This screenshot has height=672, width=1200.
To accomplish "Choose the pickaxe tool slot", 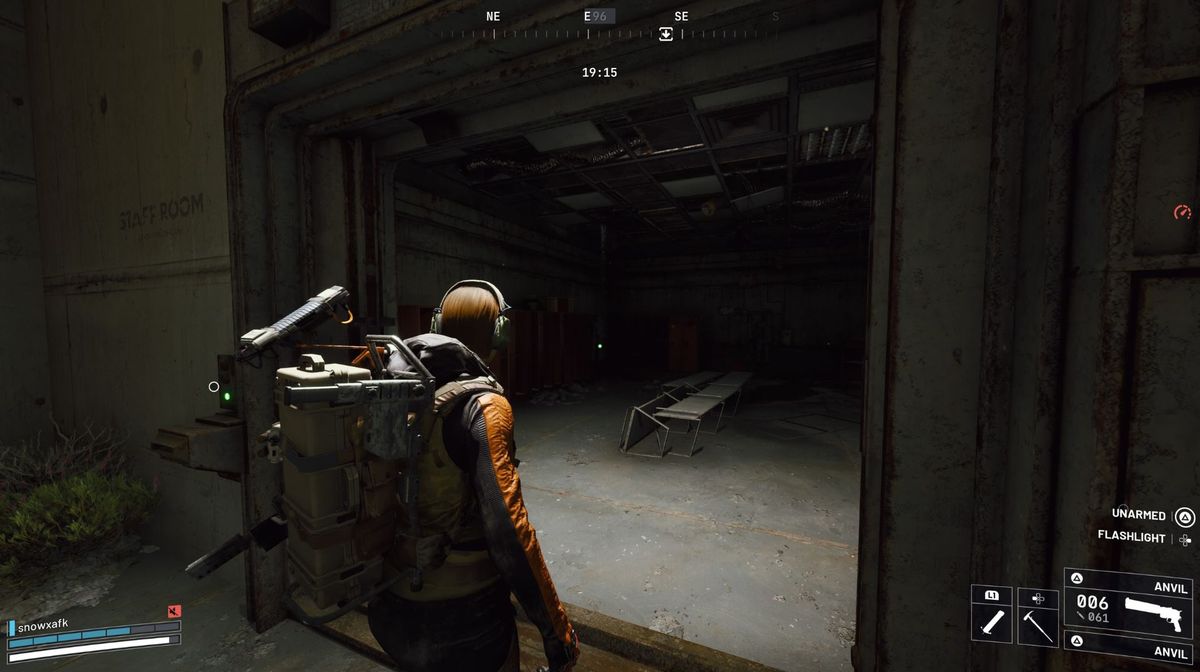I will click(1037, 619).
